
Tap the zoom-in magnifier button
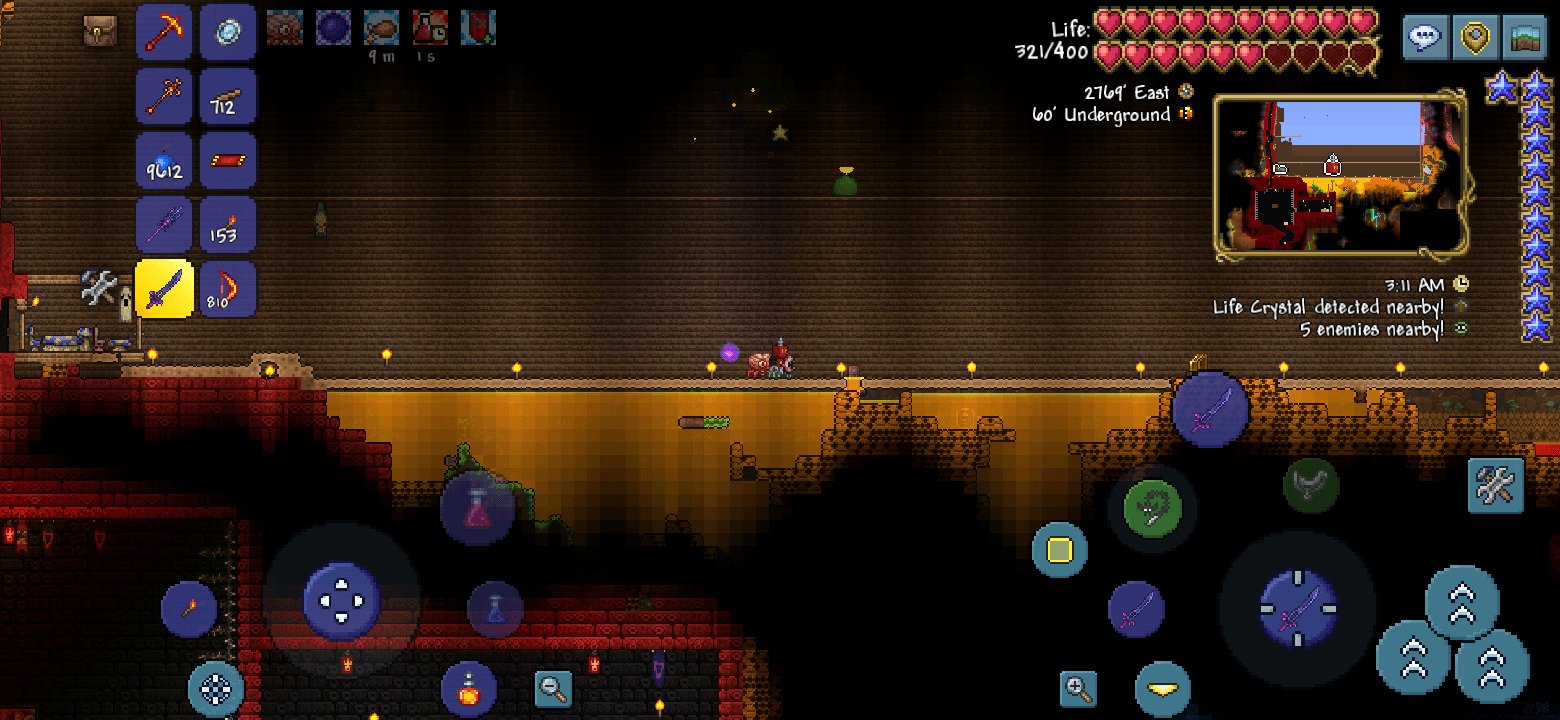(1079, 688)
